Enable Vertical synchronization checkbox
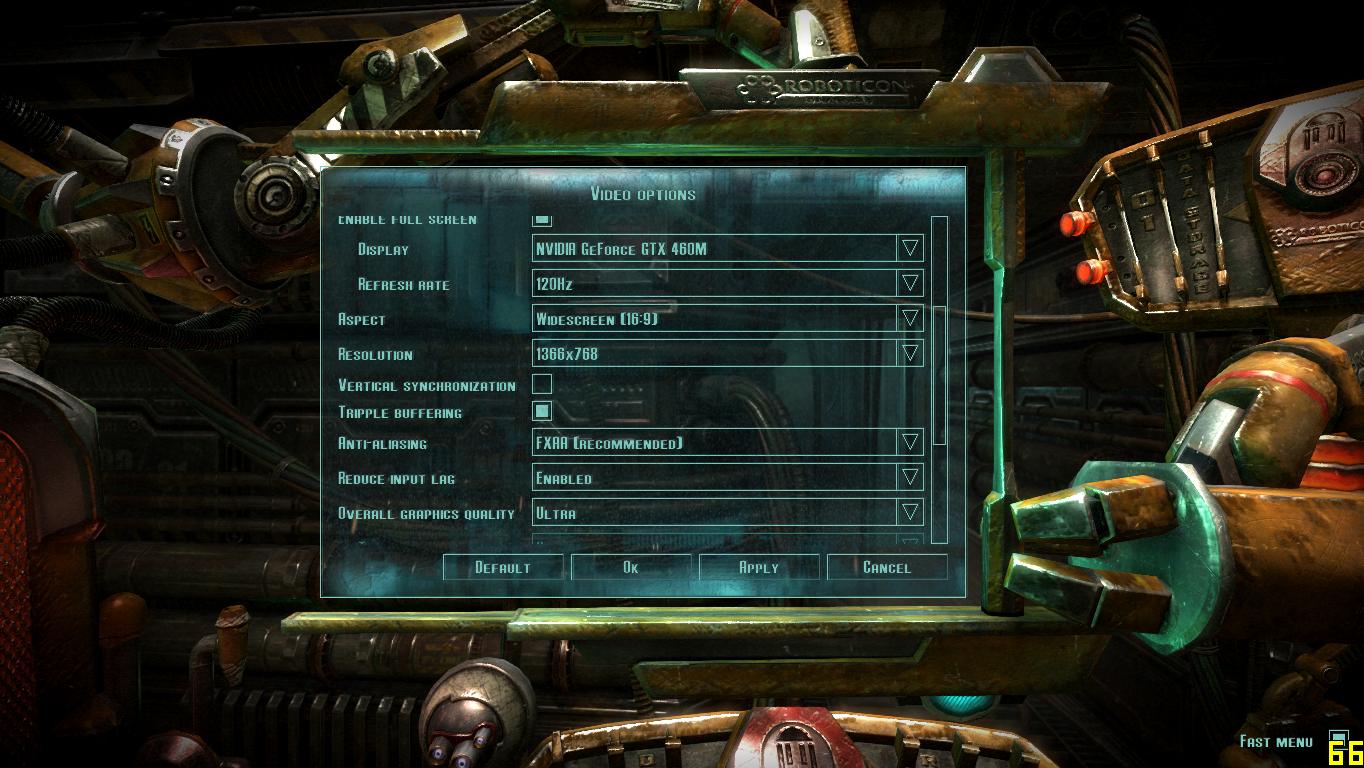This screenshot has height=768, width=1364. pos(542,384)
